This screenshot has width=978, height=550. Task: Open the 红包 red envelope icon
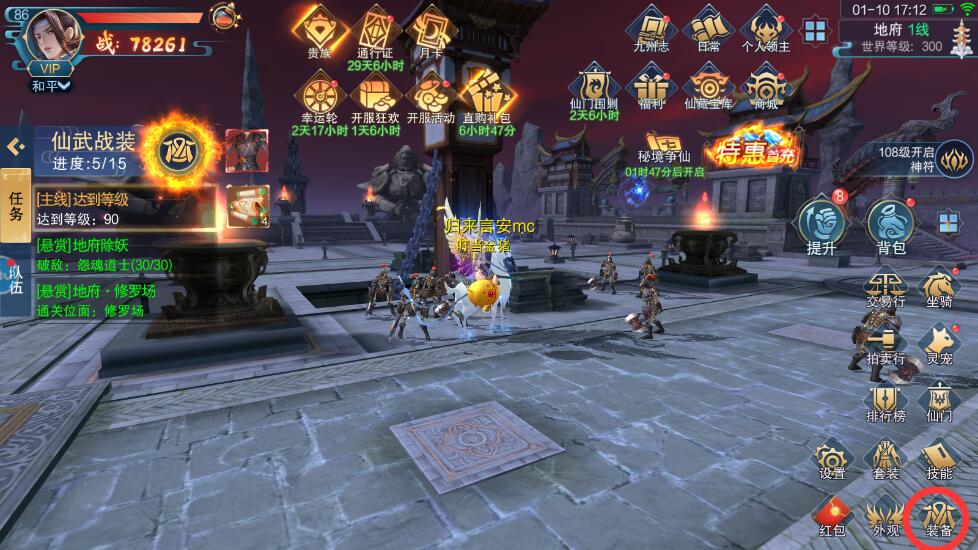832,516
